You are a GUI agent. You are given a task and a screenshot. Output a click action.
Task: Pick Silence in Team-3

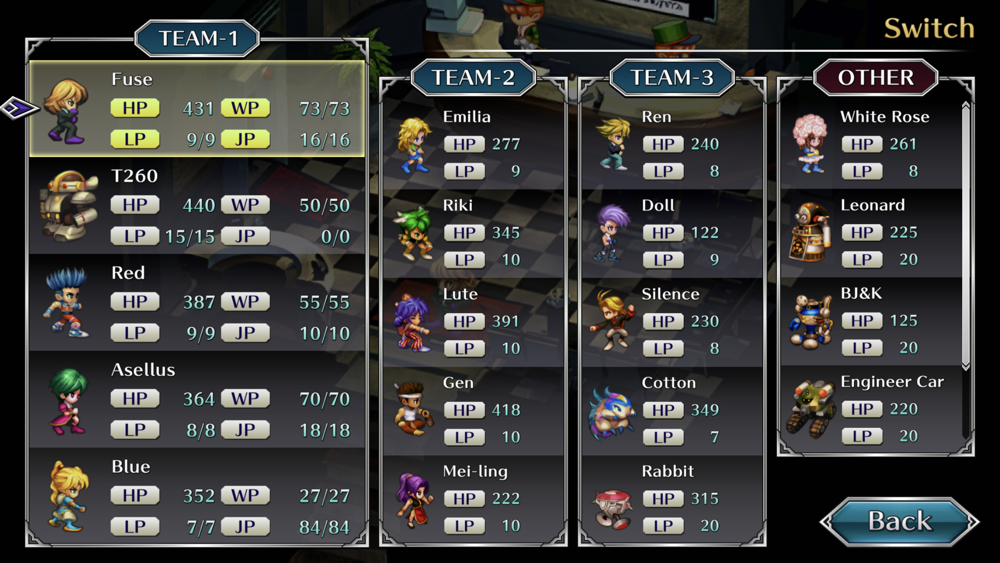pyautogui.click(x=672, y=321)
